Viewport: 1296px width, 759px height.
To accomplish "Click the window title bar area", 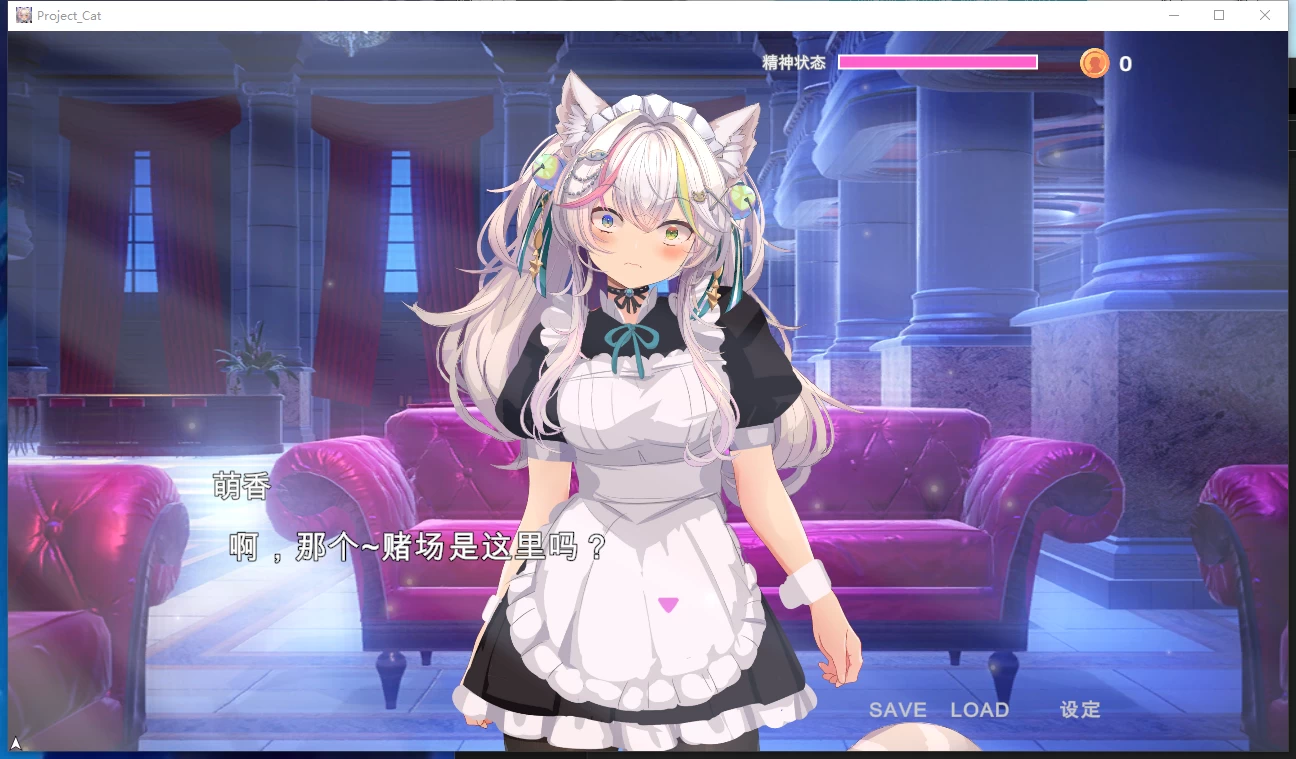I will pyautogui.click(x=600, y=15).
